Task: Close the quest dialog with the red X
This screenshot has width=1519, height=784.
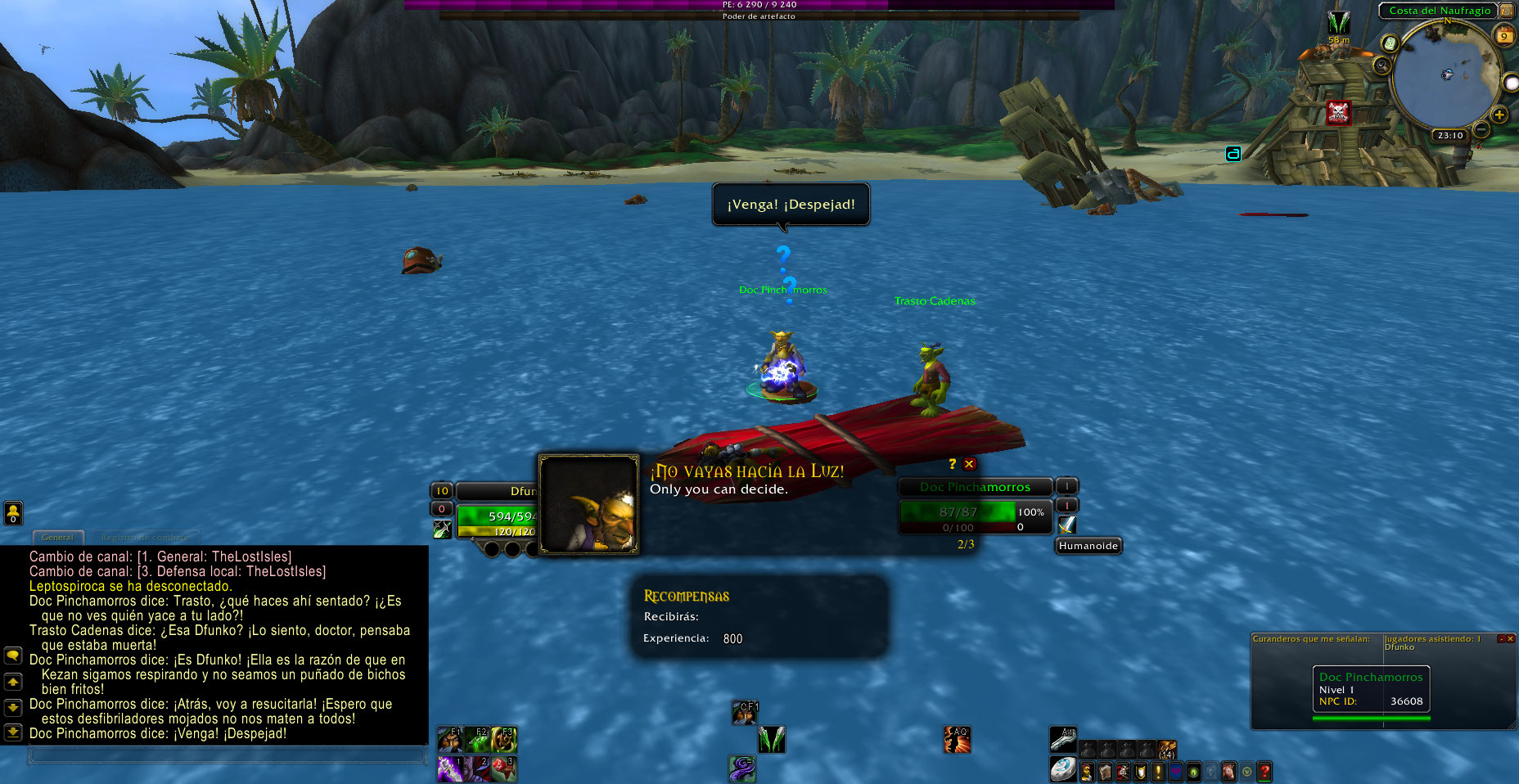Action: click(969, 464)
